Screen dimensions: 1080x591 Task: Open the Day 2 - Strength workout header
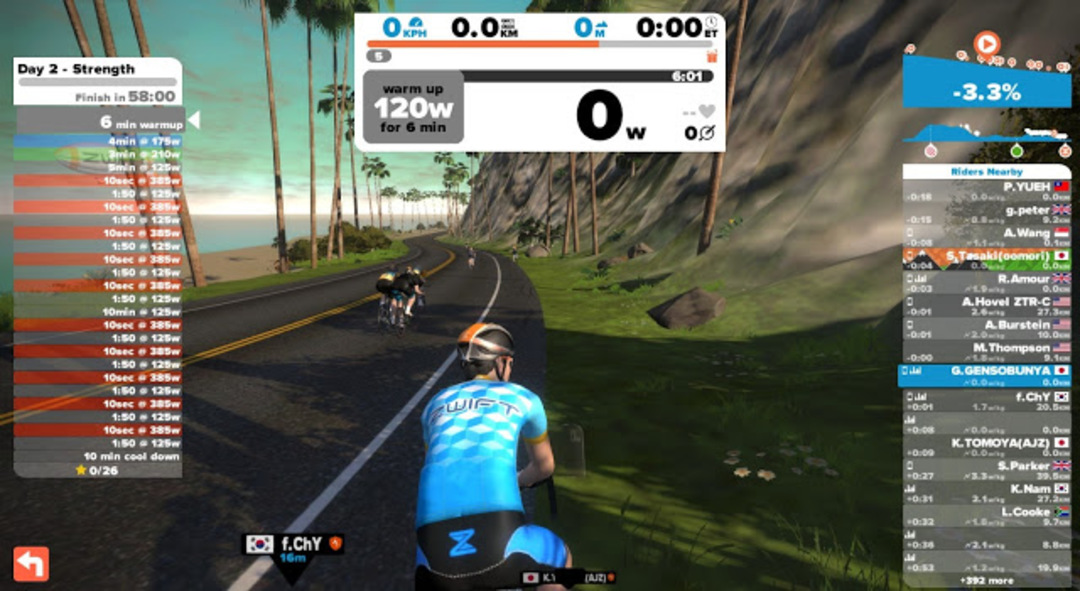pyautogui.click(x=97, y=70)
